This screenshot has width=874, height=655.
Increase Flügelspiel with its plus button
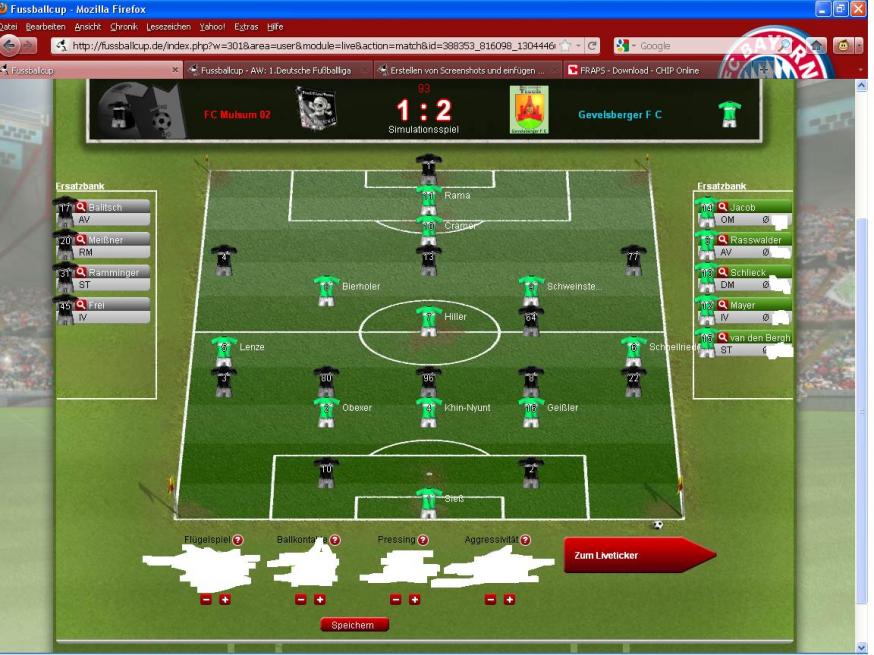click(225, 600)
